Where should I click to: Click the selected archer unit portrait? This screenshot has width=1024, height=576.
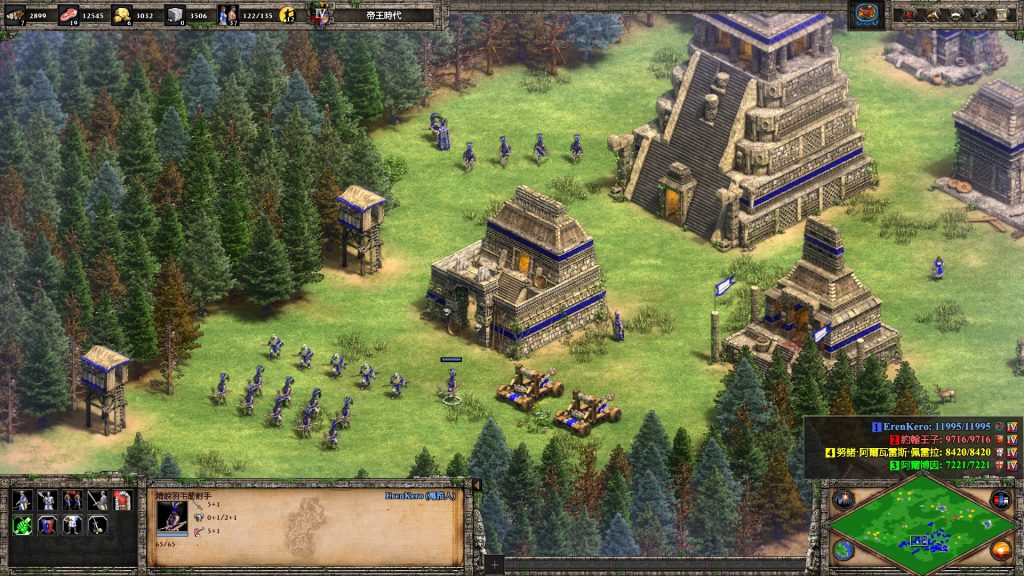coord(171,516)
